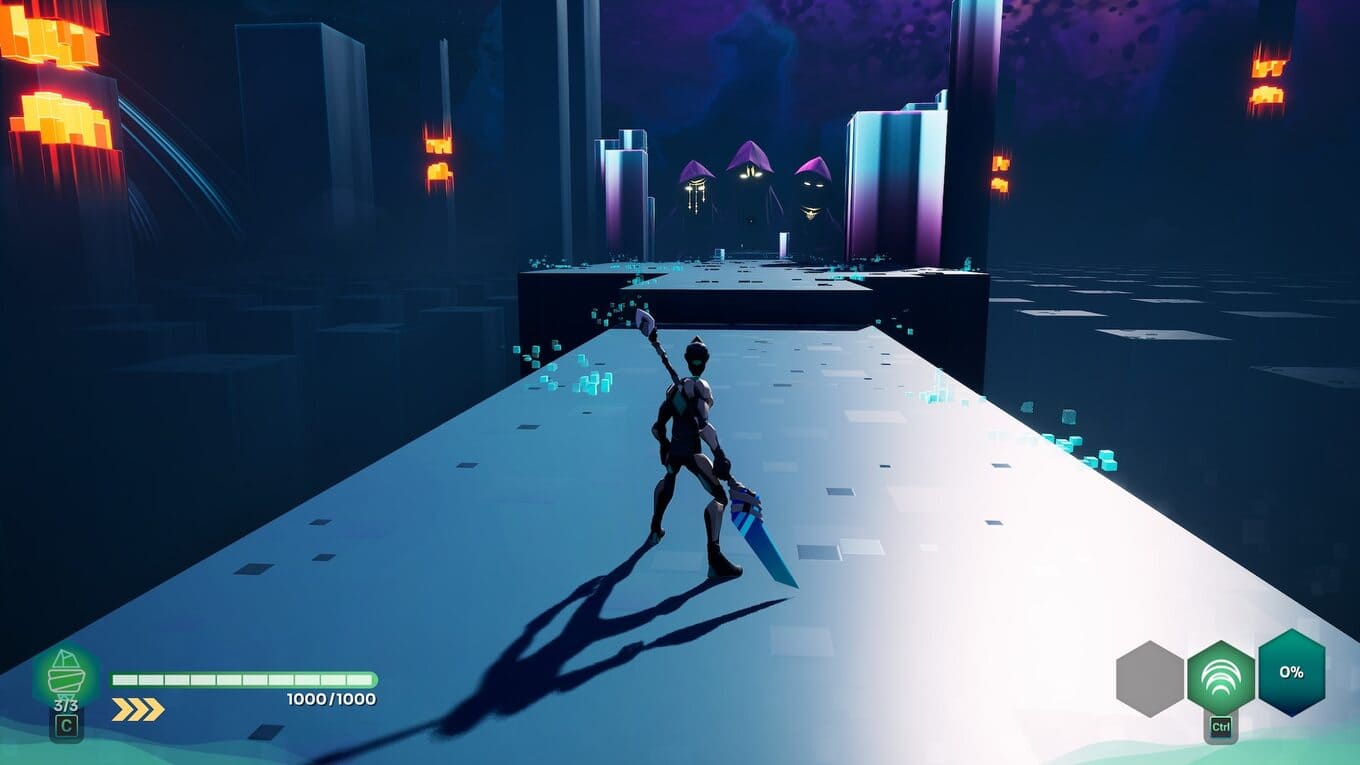This screenshot has width=1360, height=765.
Task: Activate the green arc-wave ability hexagon
Action: click(1220, 677)
